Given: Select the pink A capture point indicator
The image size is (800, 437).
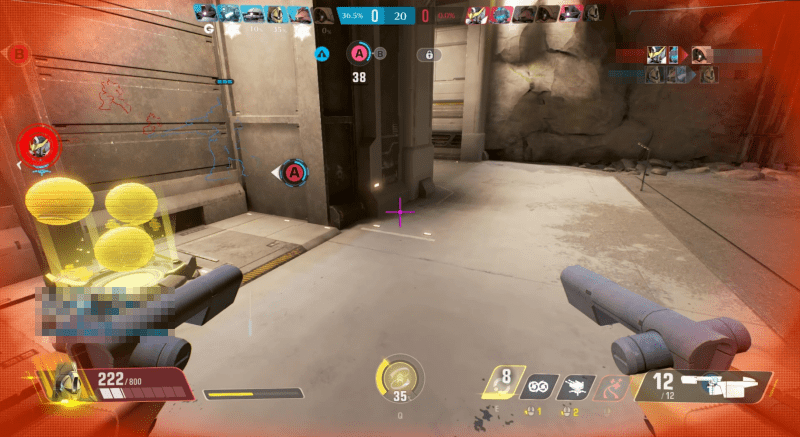Looking at the screenshot, I should click(359, 53).
